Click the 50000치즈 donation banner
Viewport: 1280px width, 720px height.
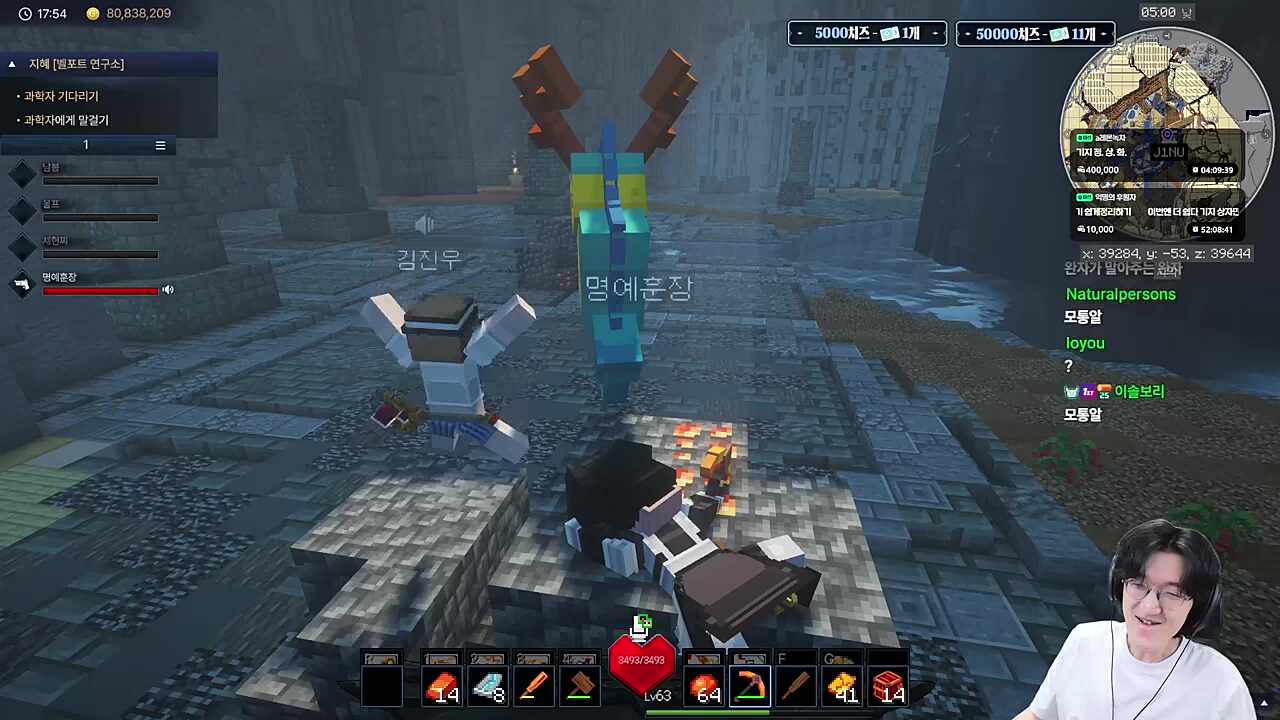click(x=1035, y=33)
